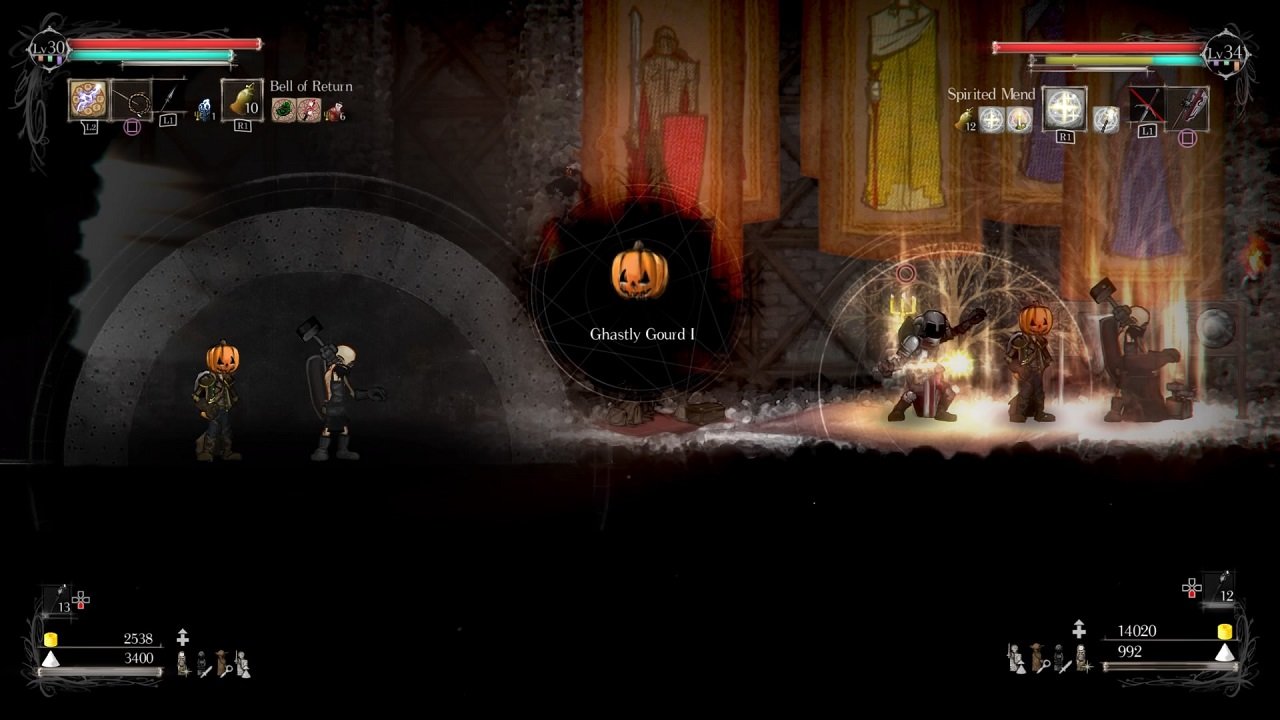
Task: Click the crossed staves weapon icon near L1
Action: point(1147,106)
